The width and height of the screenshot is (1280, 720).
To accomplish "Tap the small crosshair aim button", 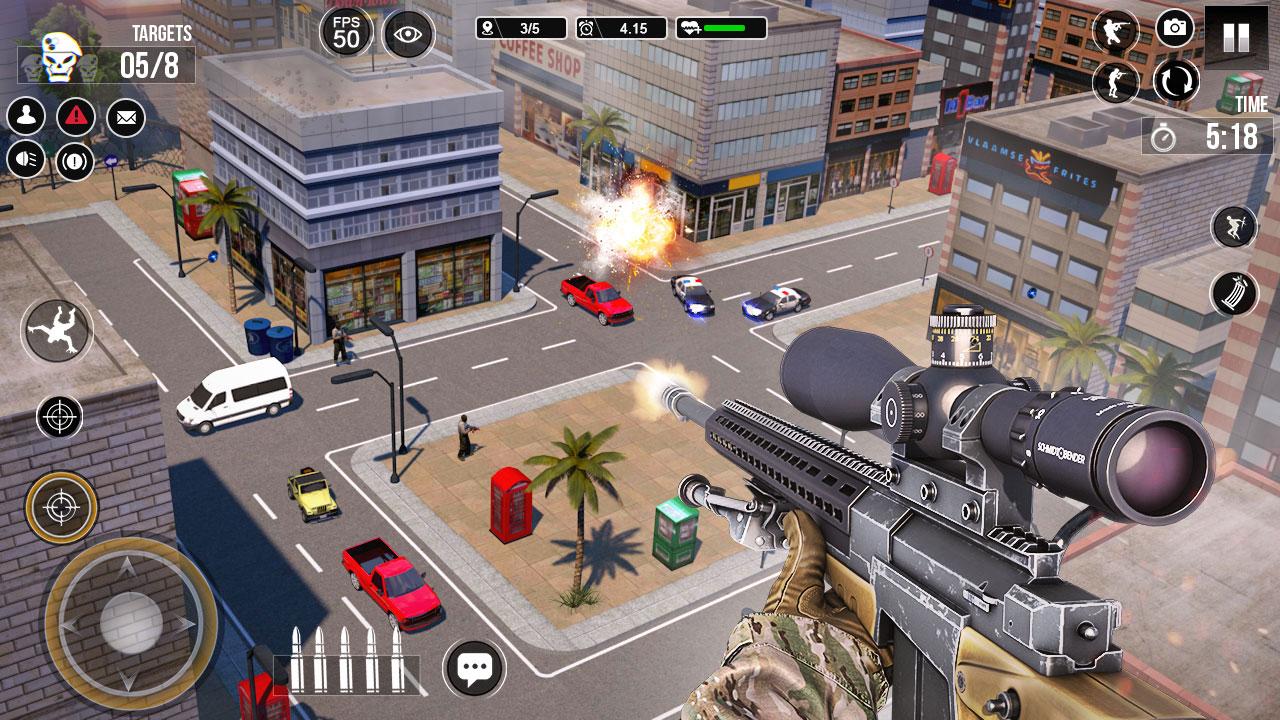I will click(x=59, y=416).
